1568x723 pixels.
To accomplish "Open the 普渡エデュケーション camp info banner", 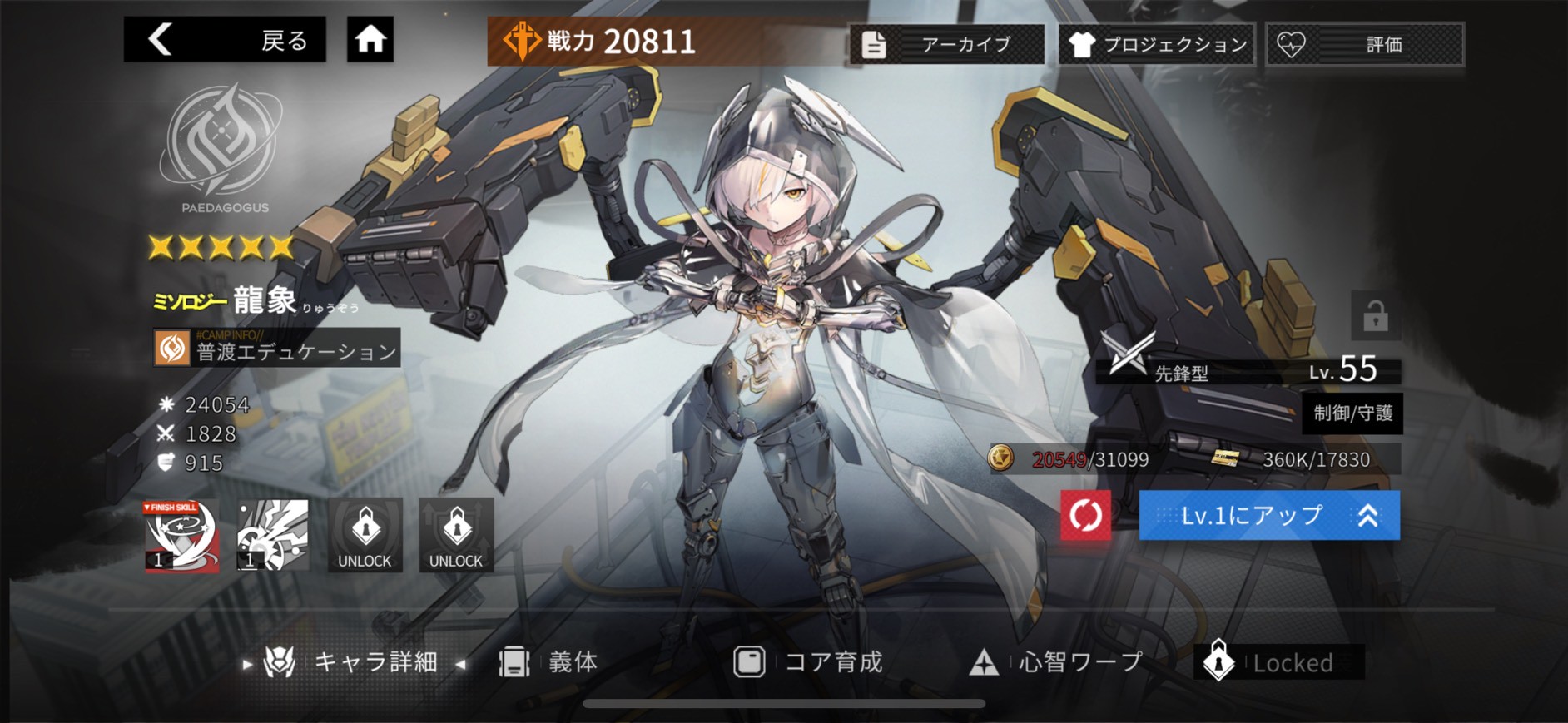I will tap(275, 349).
